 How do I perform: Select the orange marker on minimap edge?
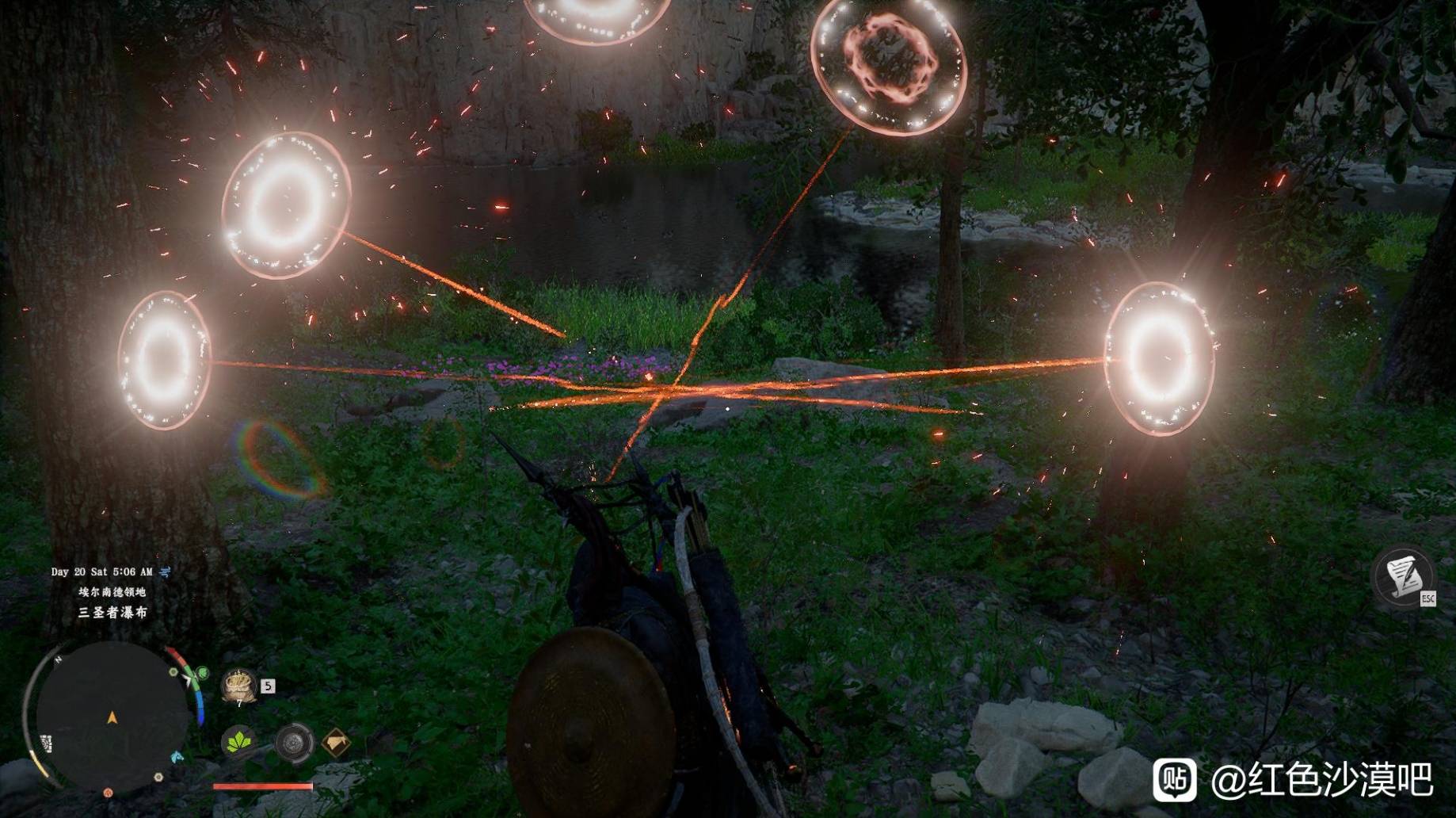click(109, 792)
